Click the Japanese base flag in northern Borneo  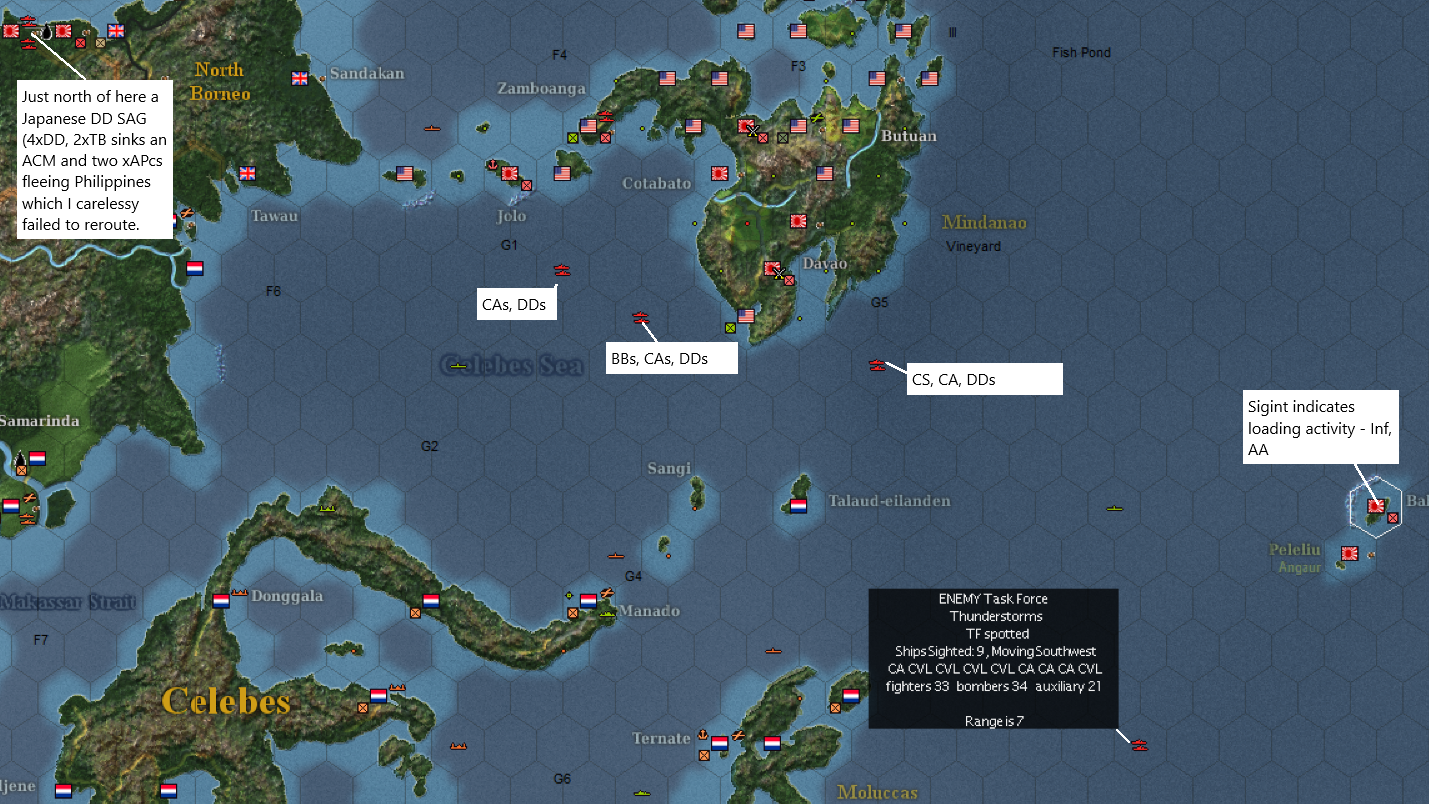click(62, 30)
